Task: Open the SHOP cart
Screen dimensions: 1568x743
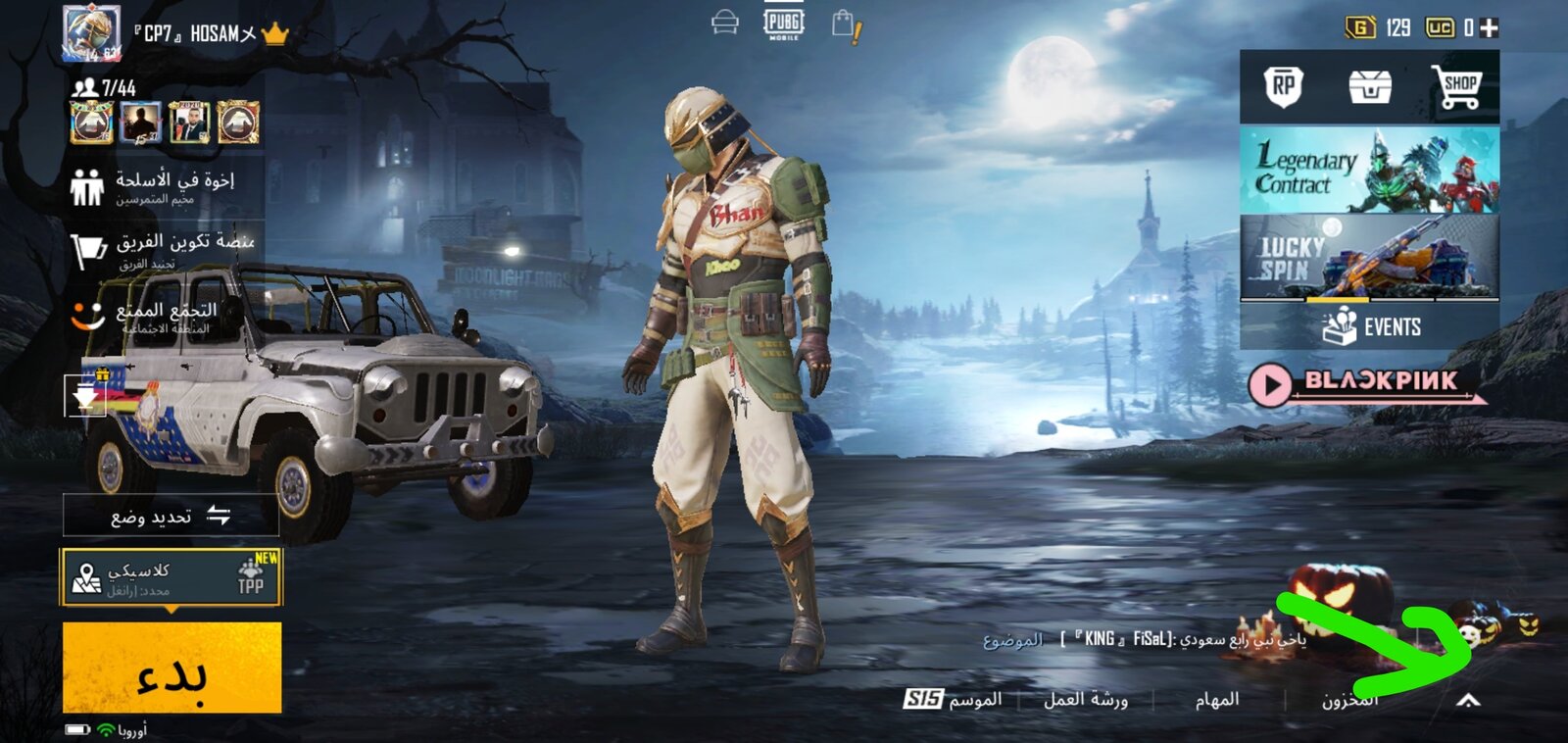Action: (1456, 87)
